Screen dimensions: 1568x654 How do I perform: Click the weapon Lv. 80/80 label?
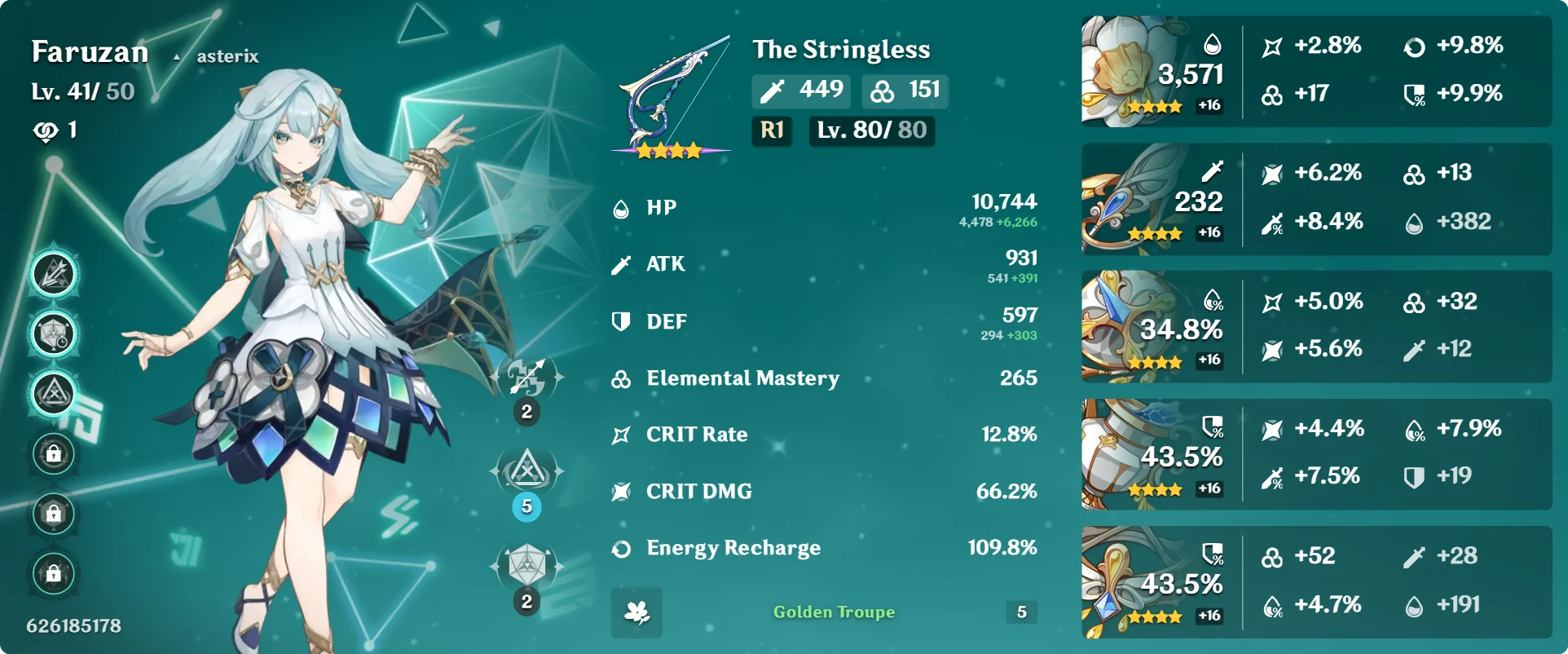coord(870,130)
